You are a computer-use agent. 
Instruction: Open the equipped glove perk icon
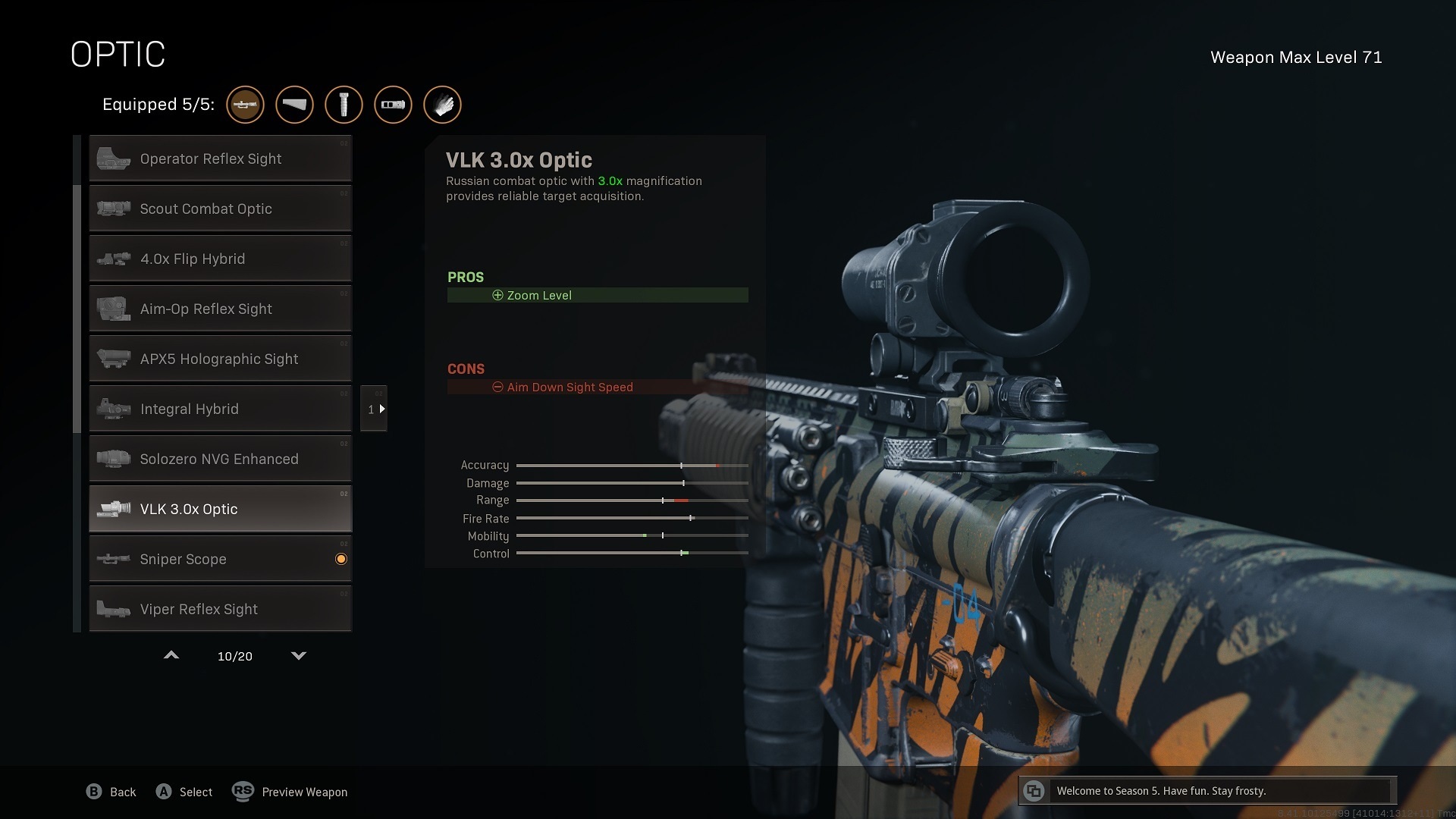[442, 105]
